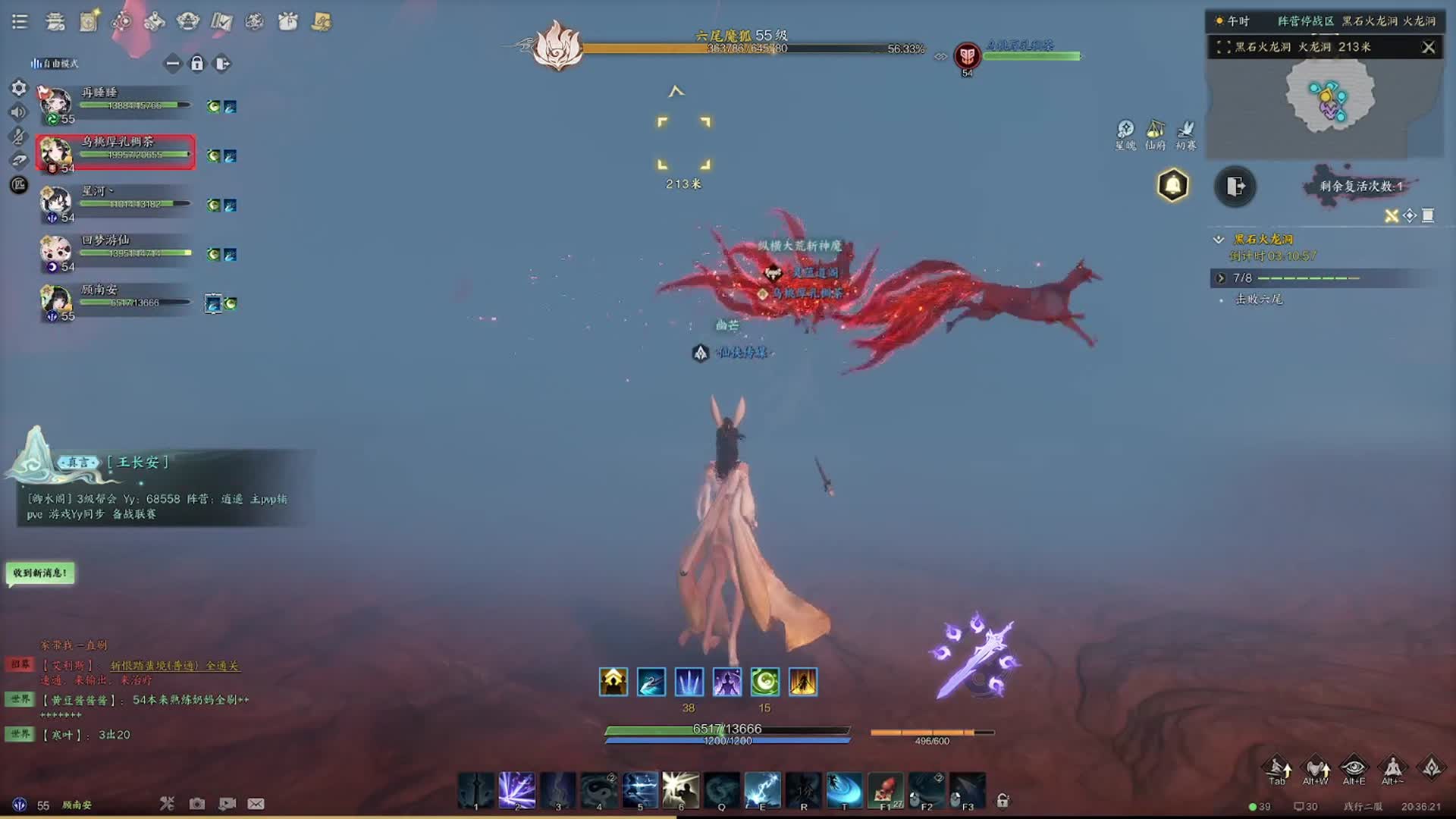Leave the team via exit-arrow button
This screenshot has width=1456, height=819.
point(222,64)
